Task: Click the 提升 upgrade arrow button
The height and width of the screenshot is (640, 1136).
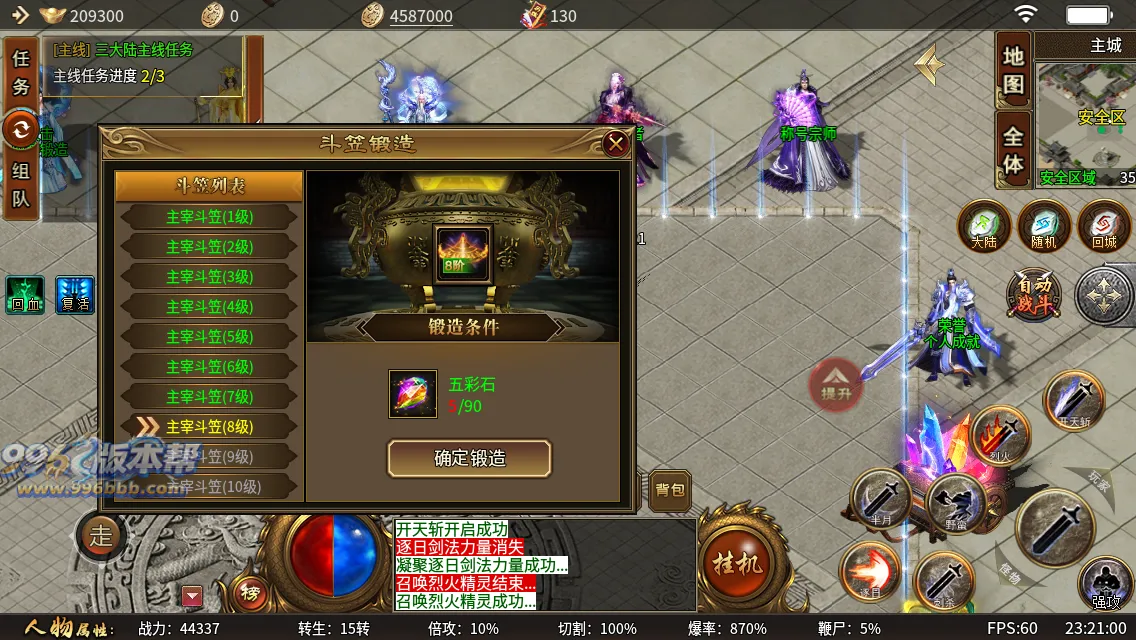Action: (836, 384)
